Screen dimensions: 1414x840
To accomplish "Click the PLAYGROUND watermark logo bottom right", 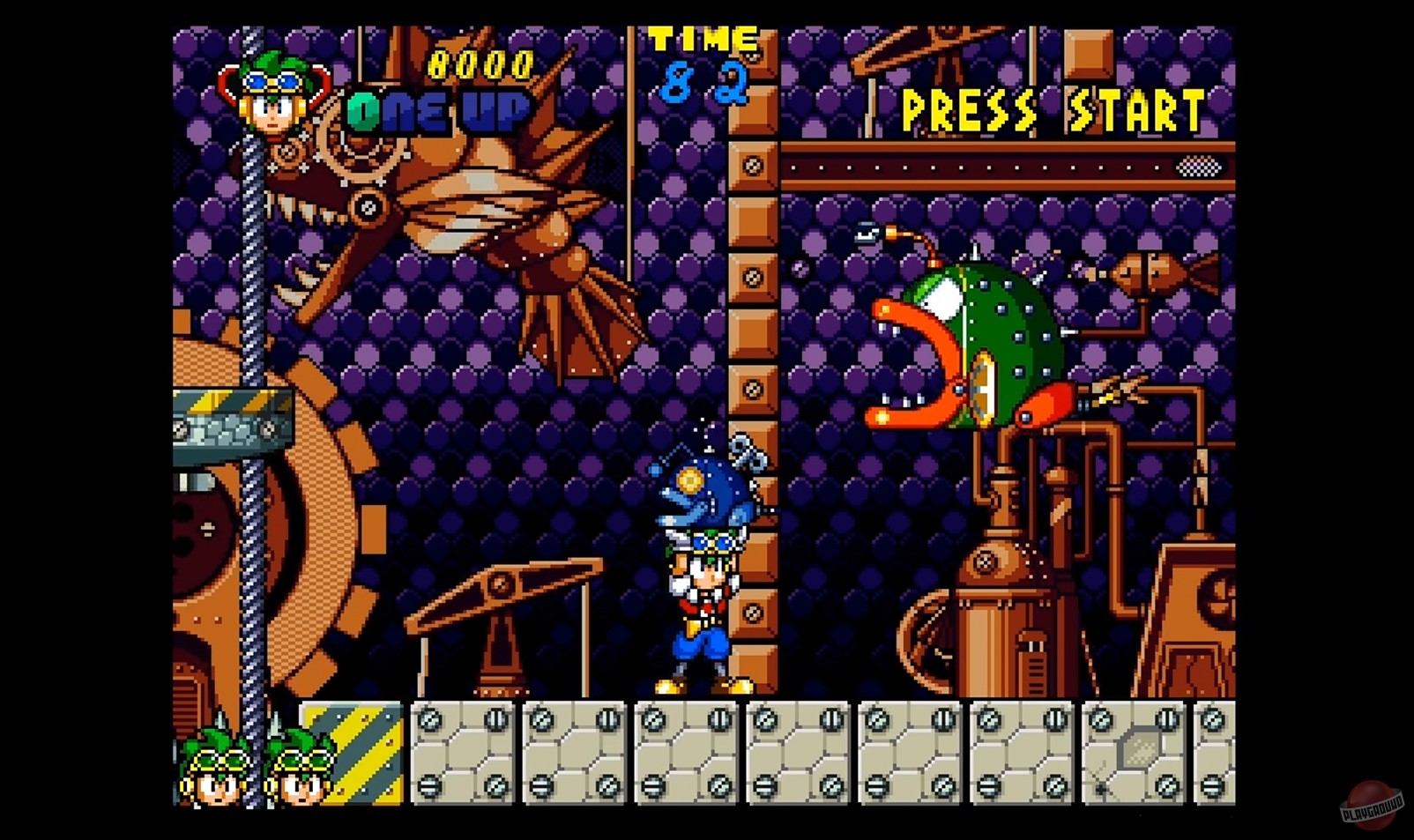I will 1373,799.
